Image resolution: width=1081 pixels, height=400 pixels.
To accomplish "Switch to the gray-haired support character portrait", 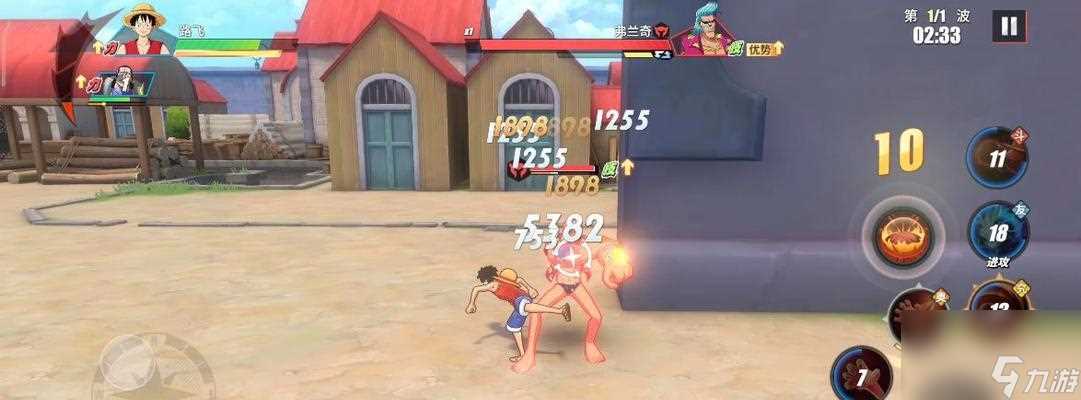I will tap(123, 82).
